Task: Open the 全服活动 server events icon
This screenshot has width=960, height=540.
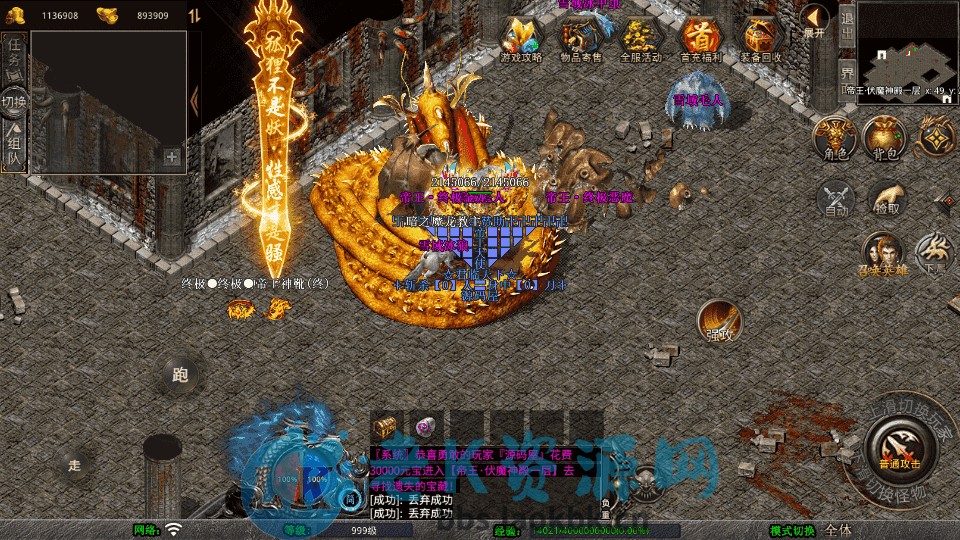Action: click(641, 37)
